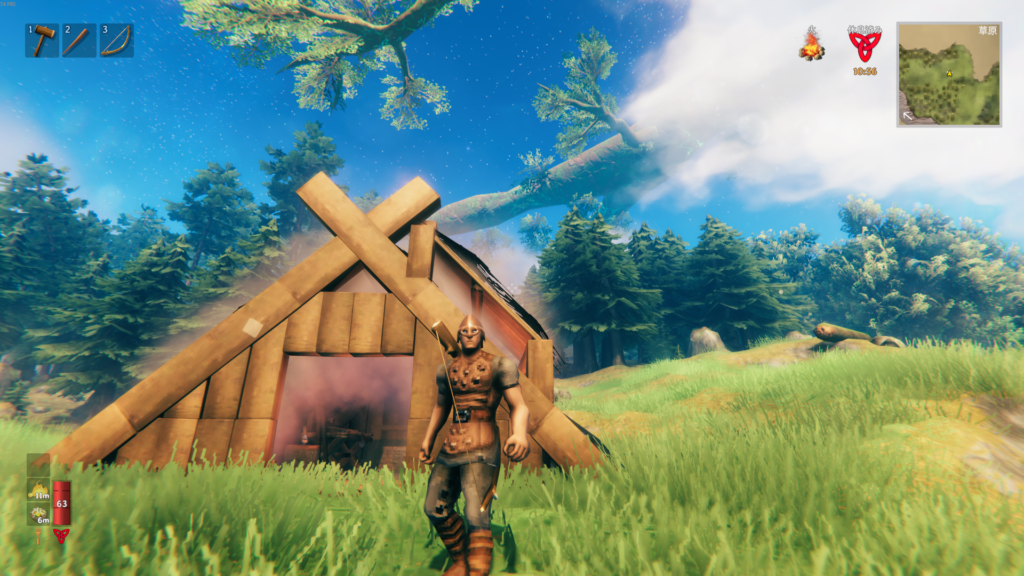Click the yellow player marker on the minimap

948,73
